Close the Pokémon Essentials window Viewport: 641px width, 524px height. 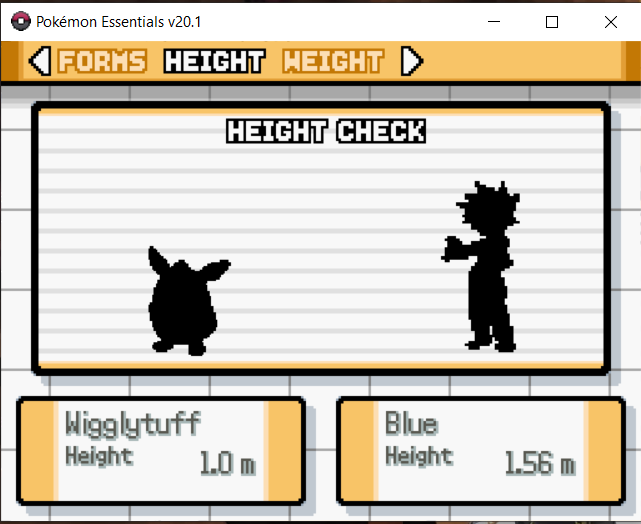pyautogui.click(x=610, y=21)
